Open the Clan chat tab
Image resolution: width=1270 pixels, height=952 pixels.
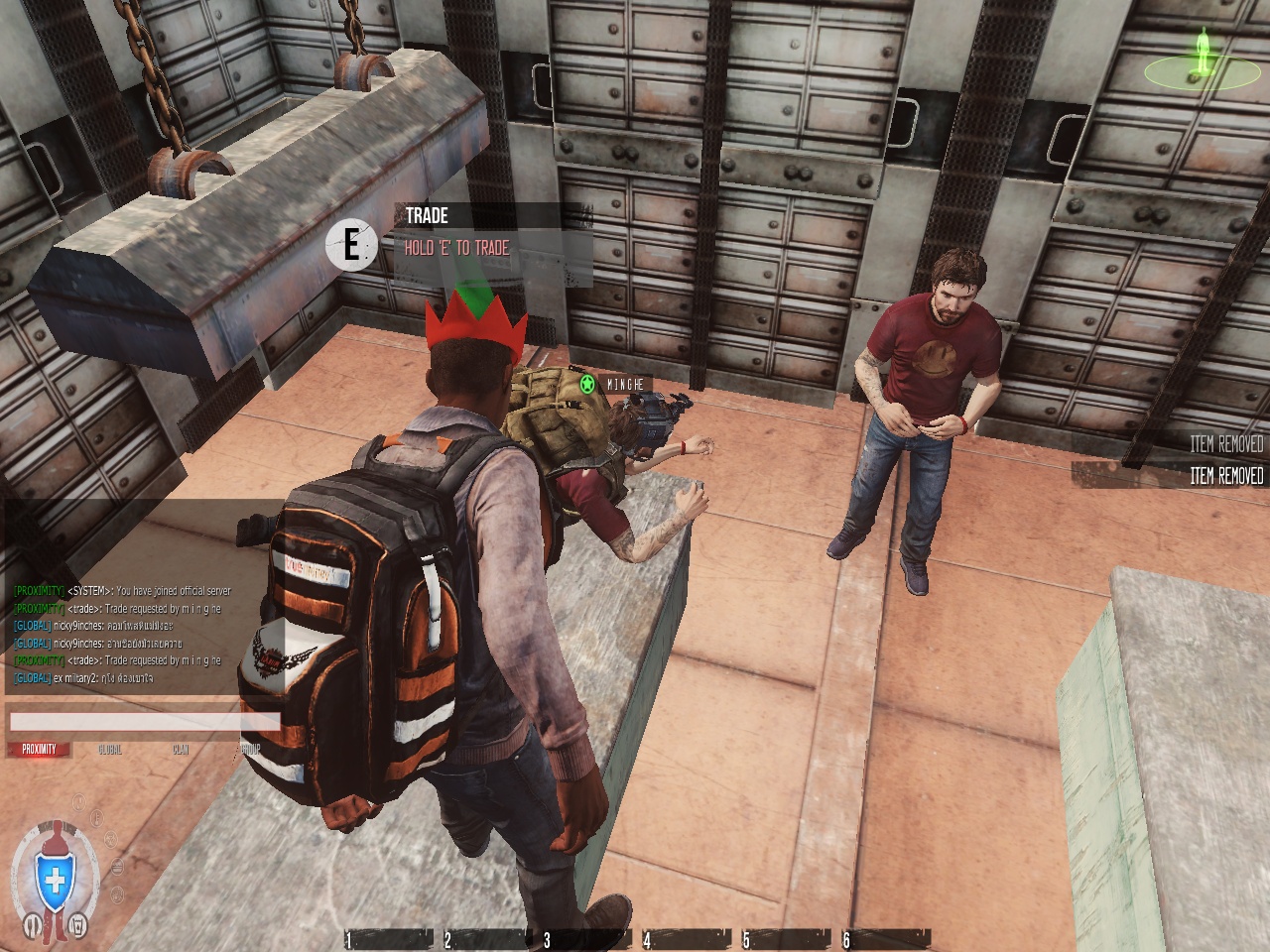click(x=181, y=750)
